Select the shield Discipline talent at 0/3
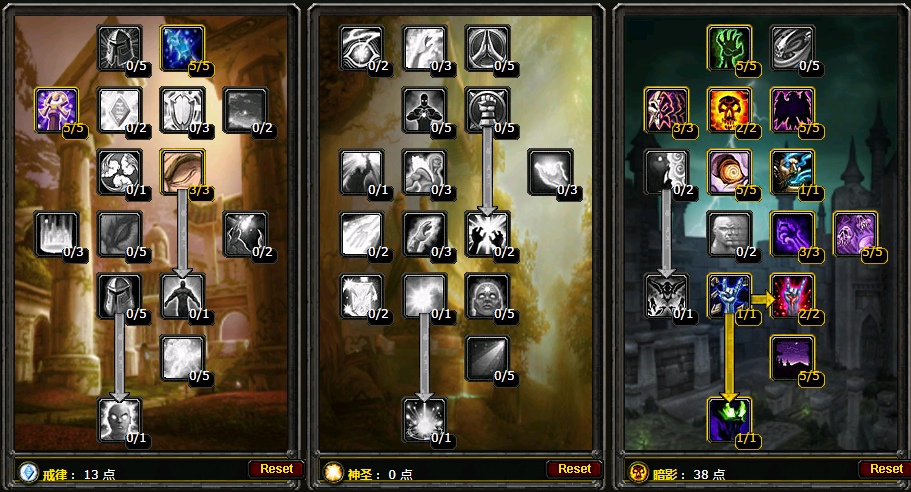The height and width of the screenshot is (492, 911). click(x=183, y=109)
